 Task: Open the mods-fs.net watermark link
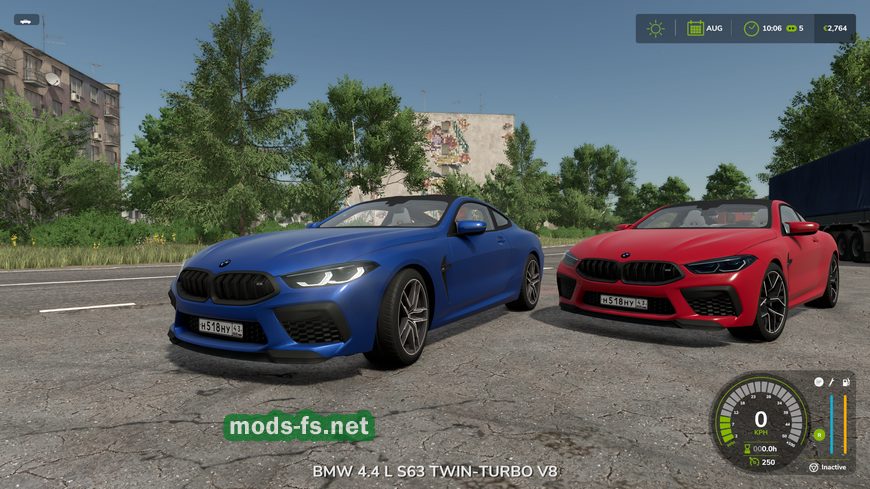pos(299,427)
